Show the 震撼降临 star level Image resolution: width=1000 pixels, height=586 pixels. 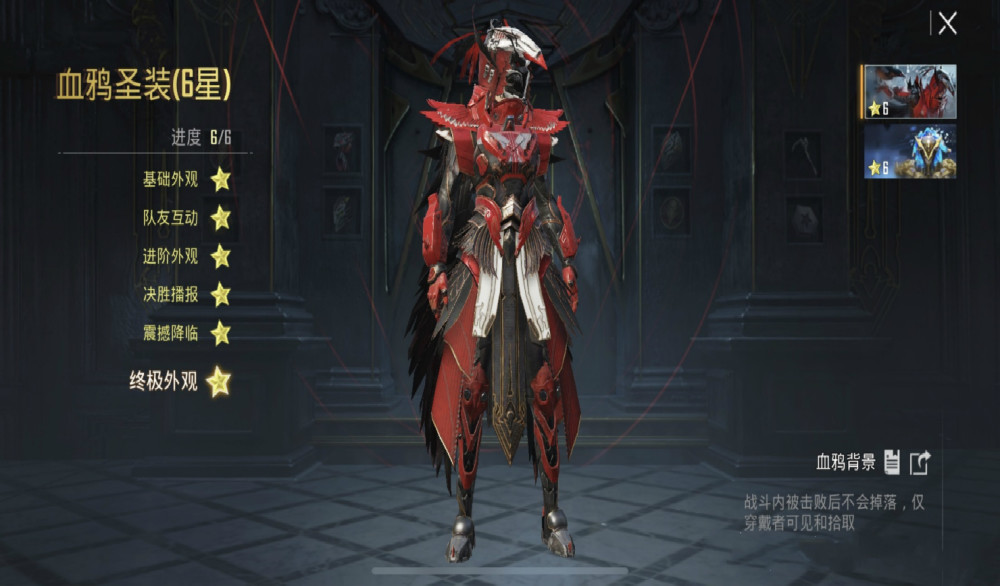220,332
